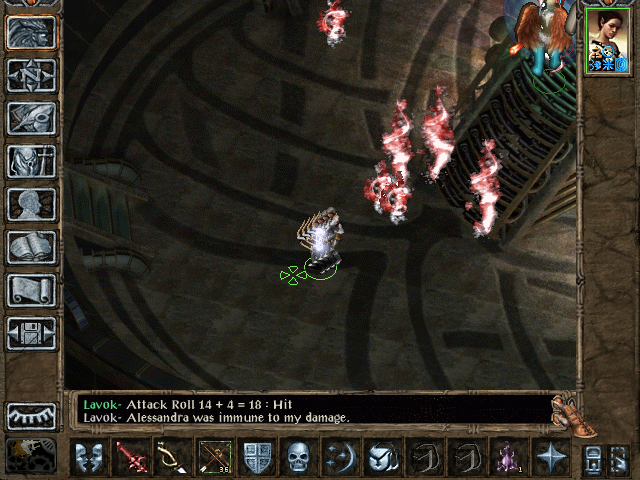Click the toothed rest button
Screen dimensions: 640x480
32,416
